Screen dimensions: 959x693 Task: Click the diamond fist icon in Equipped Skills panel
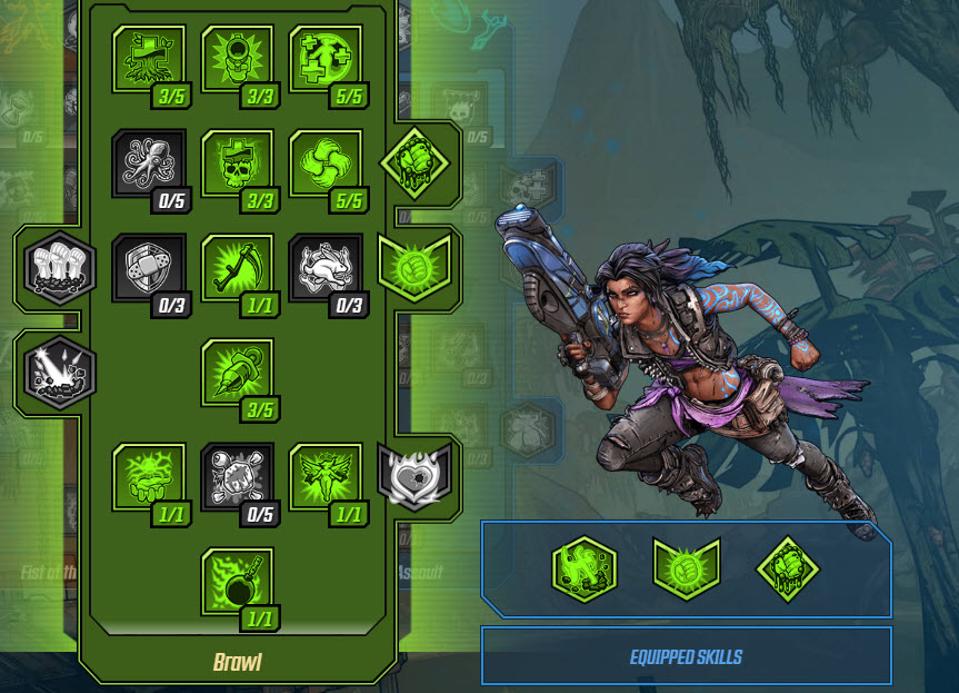788,569
